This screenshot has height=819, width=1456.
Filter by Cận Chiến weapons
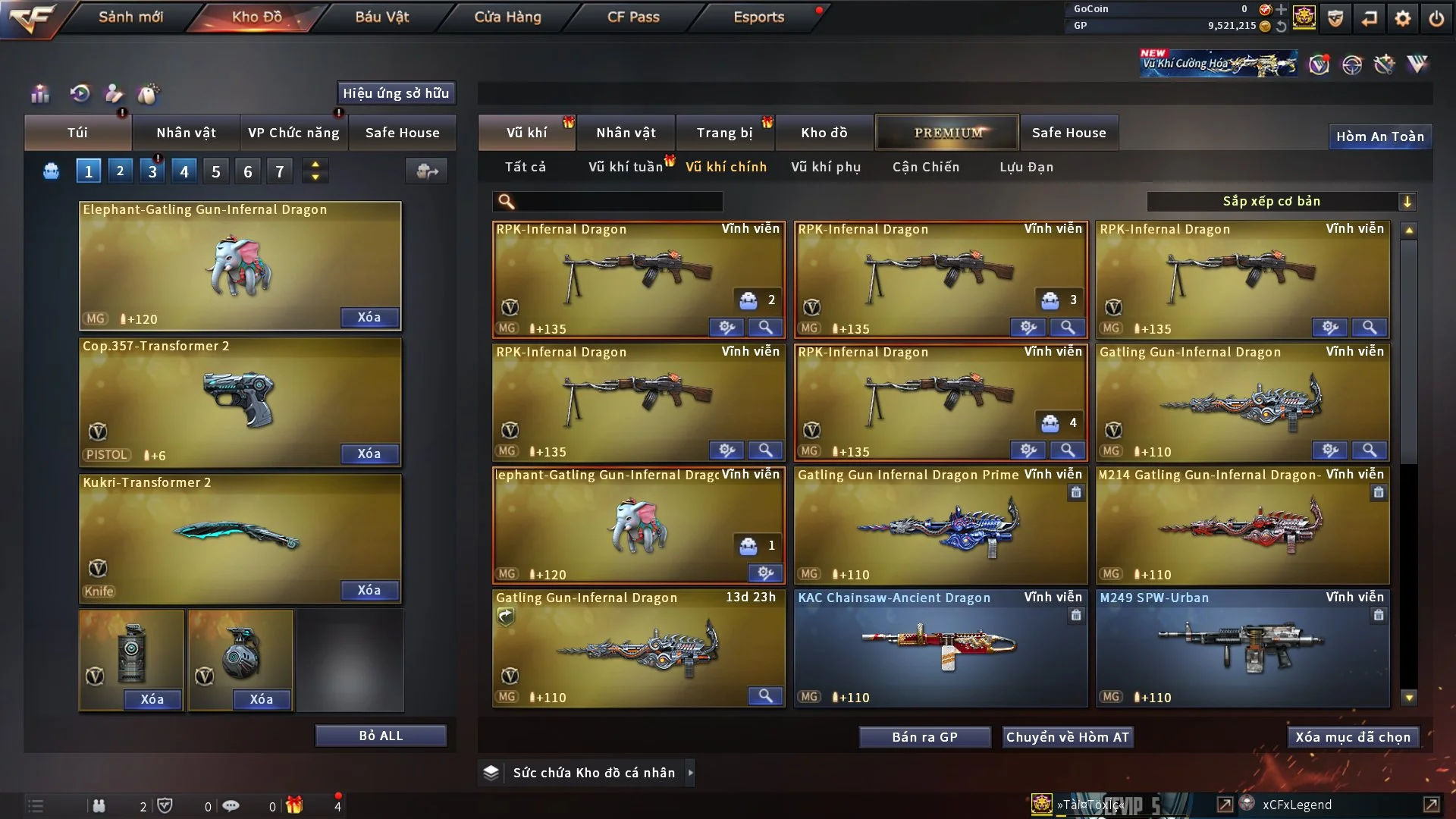tap(925, 167)
